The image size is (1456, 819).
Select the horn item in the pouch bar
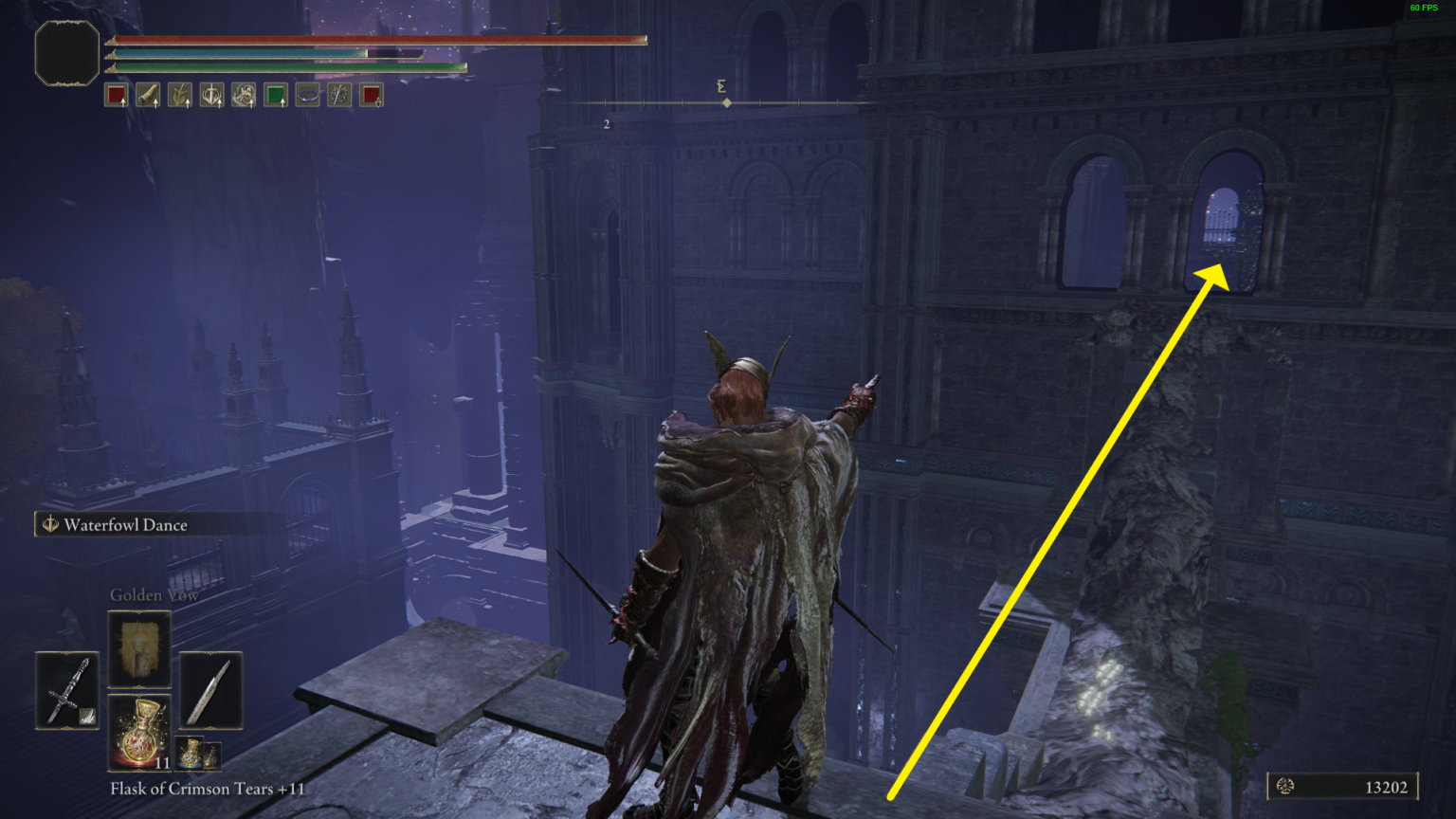(148, 94)
